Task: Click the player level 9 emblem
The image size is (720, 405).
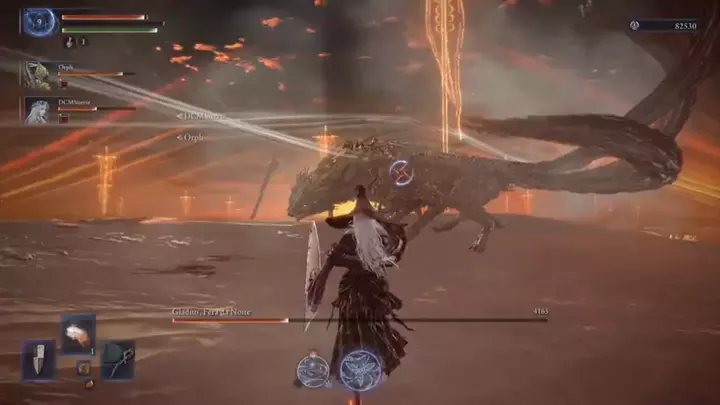Action: (40, 20)
